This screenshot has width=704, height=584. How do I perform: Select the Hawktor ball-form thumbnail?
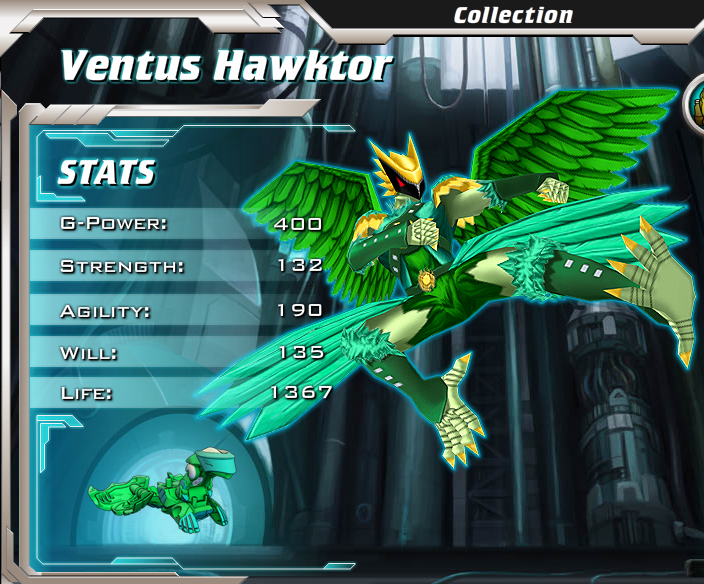(164, 490)
